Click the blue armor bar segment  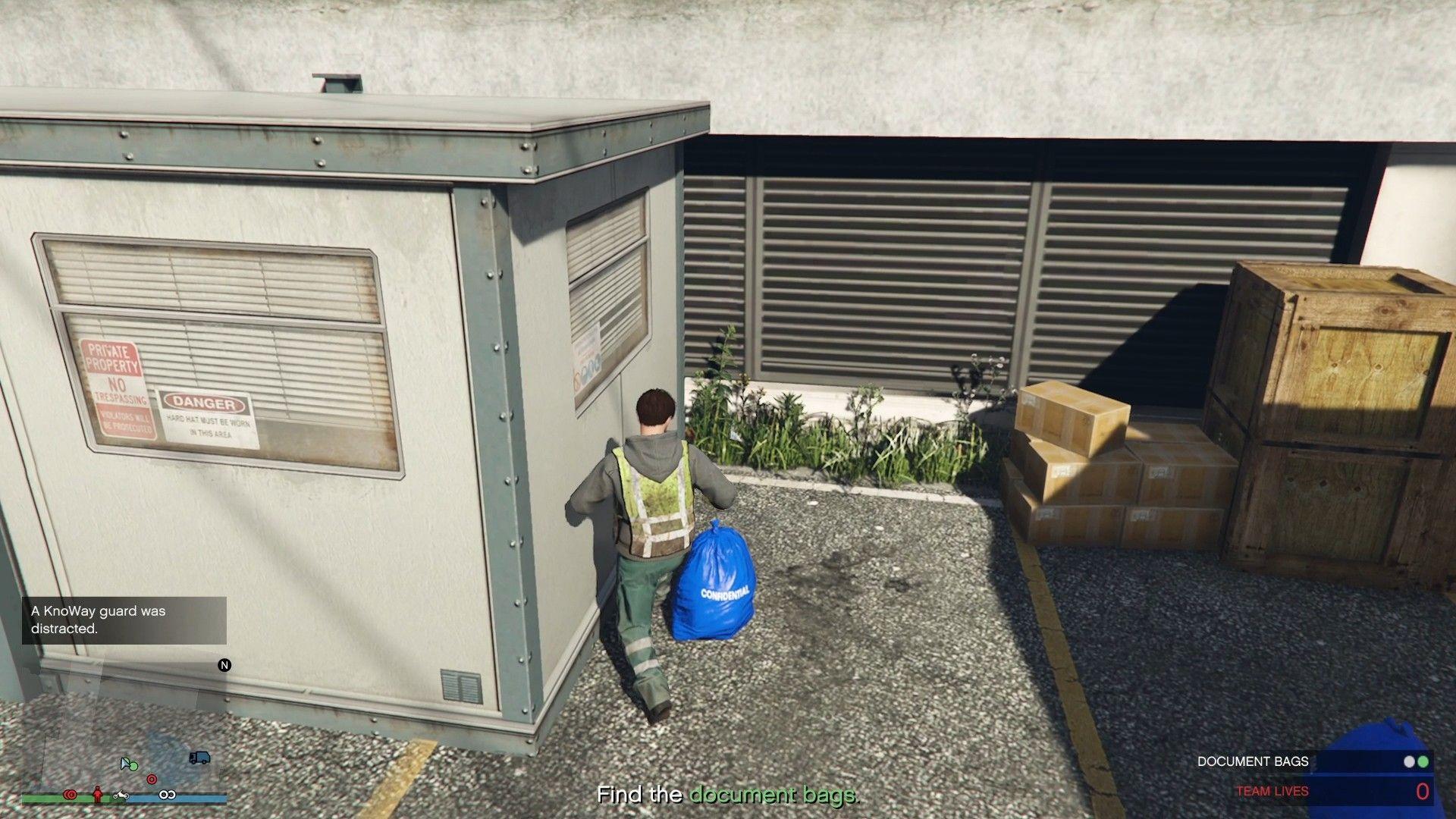coord(193,797)
